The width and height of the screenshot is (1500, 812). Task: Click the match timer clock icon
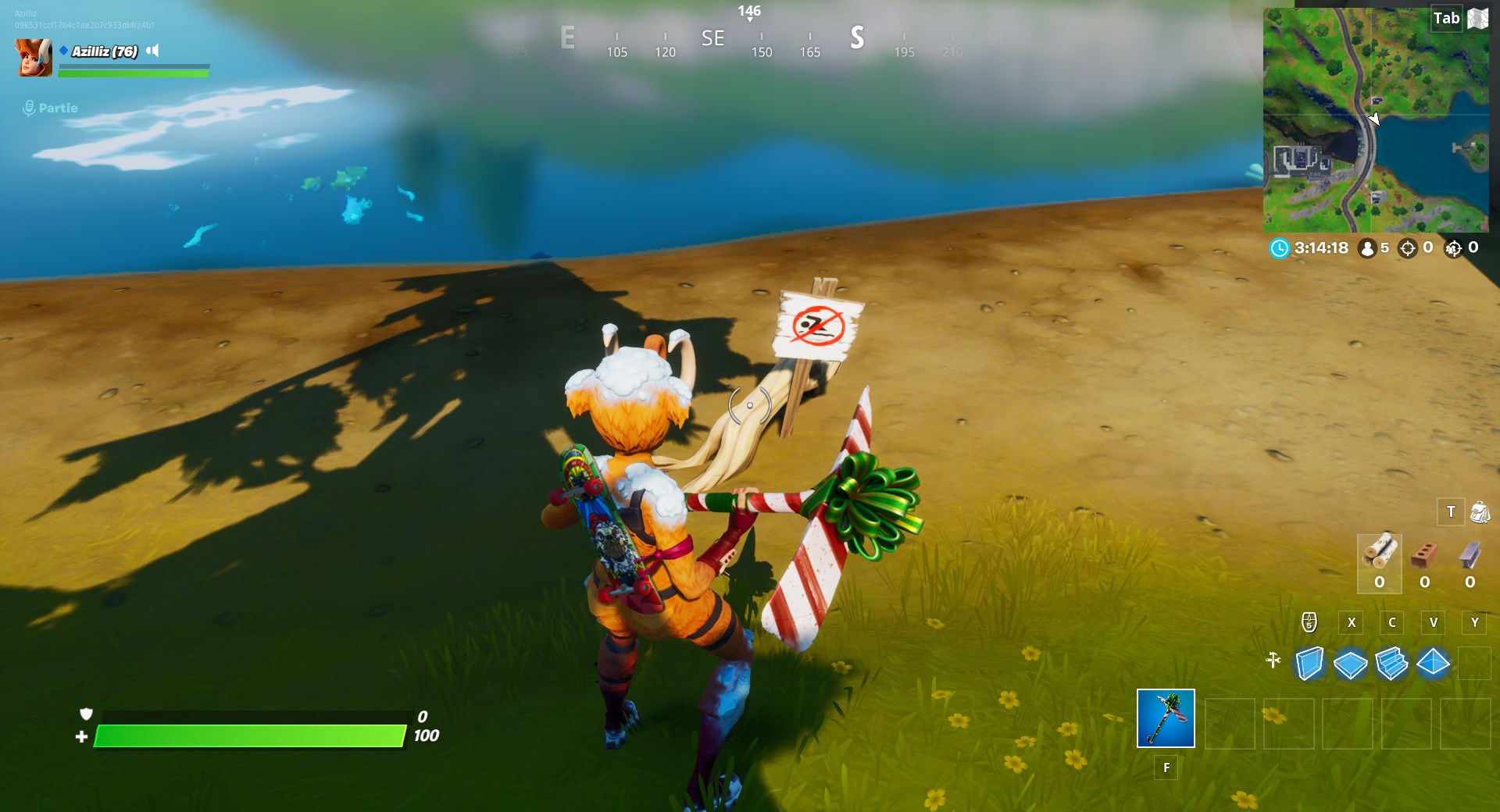click(1280, 248)
